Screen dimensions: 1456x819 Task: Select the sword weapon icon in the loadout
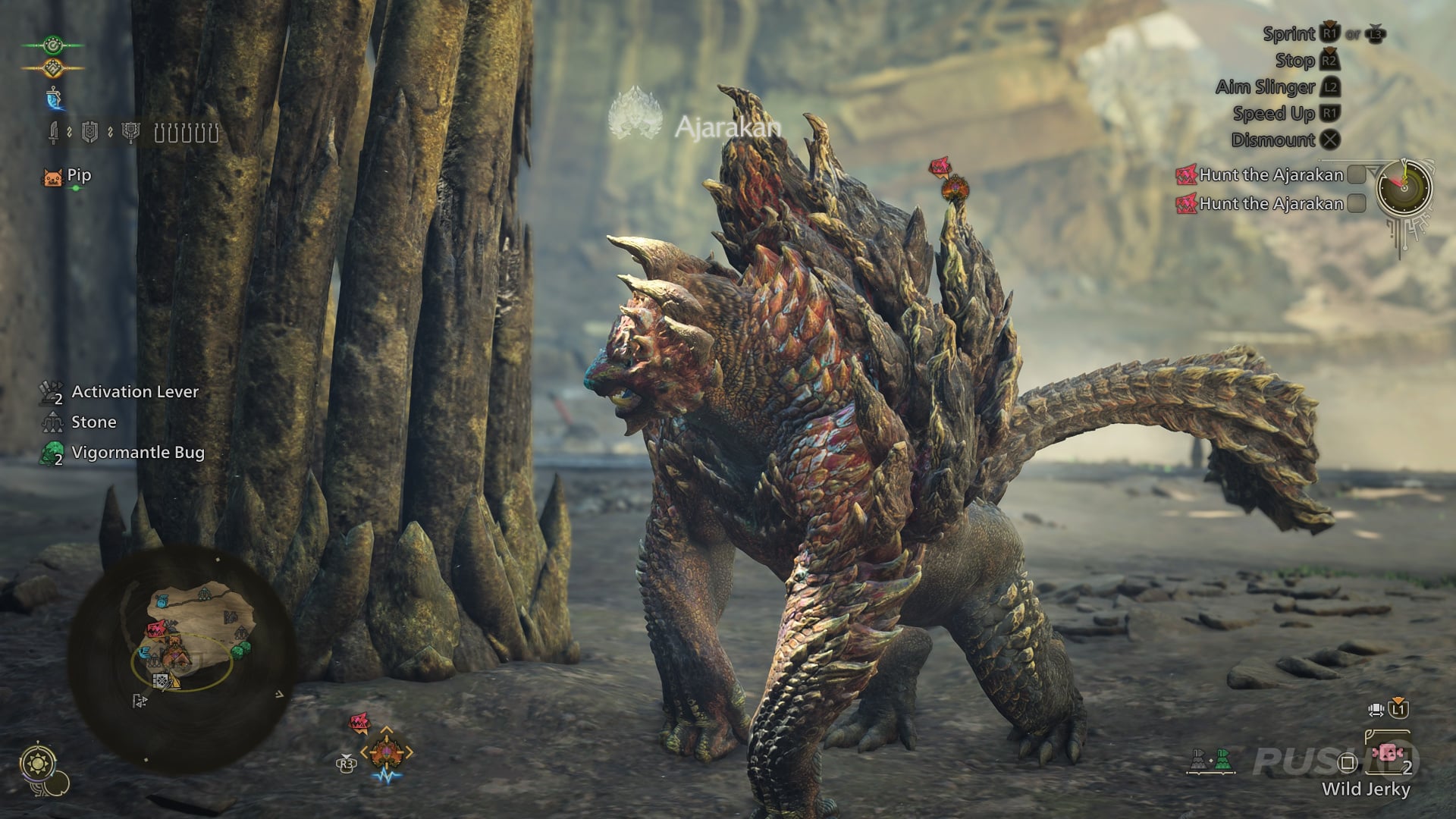pyautogui.click(x=54, y=132)
